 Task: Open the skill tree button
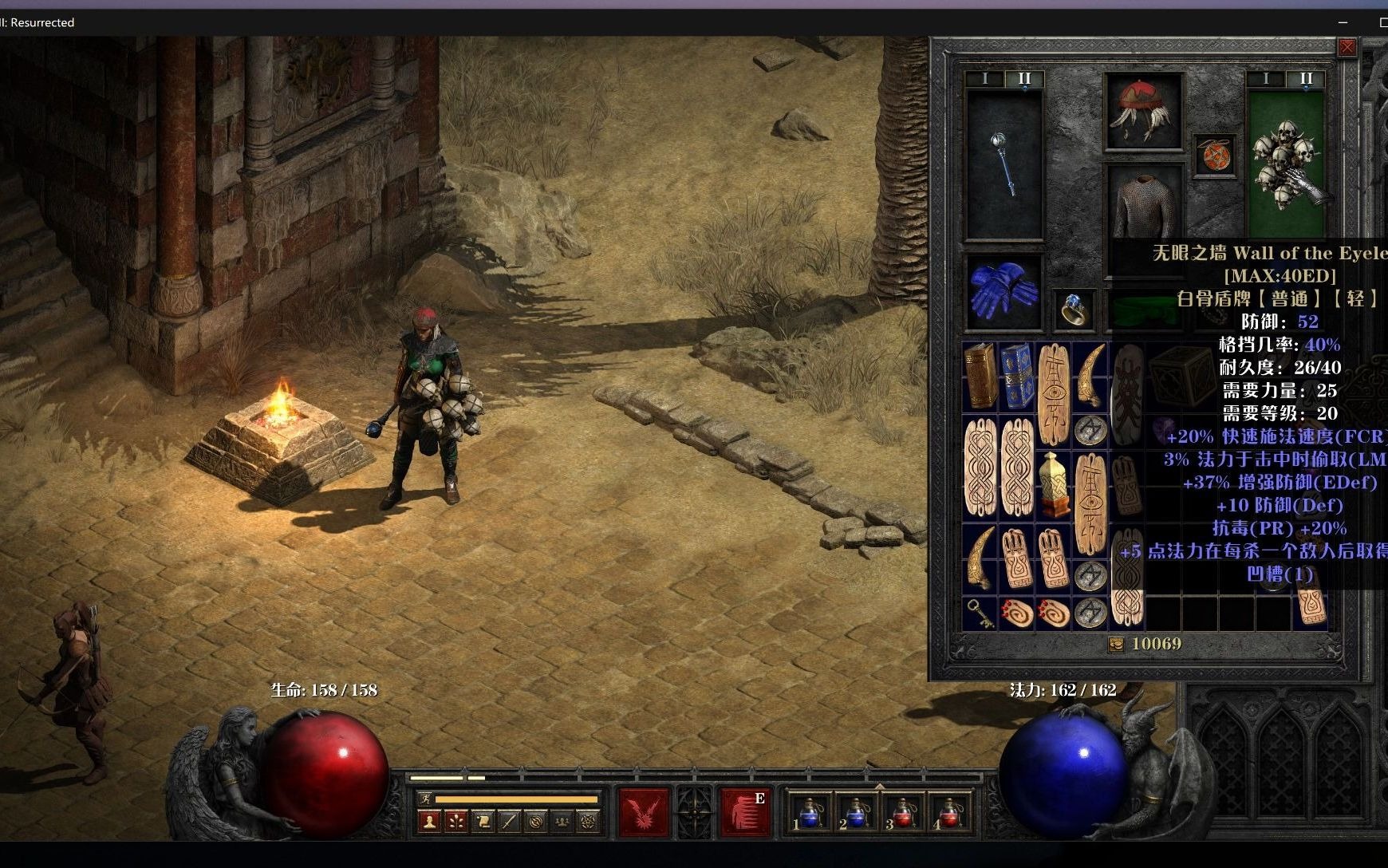(455, 820)
